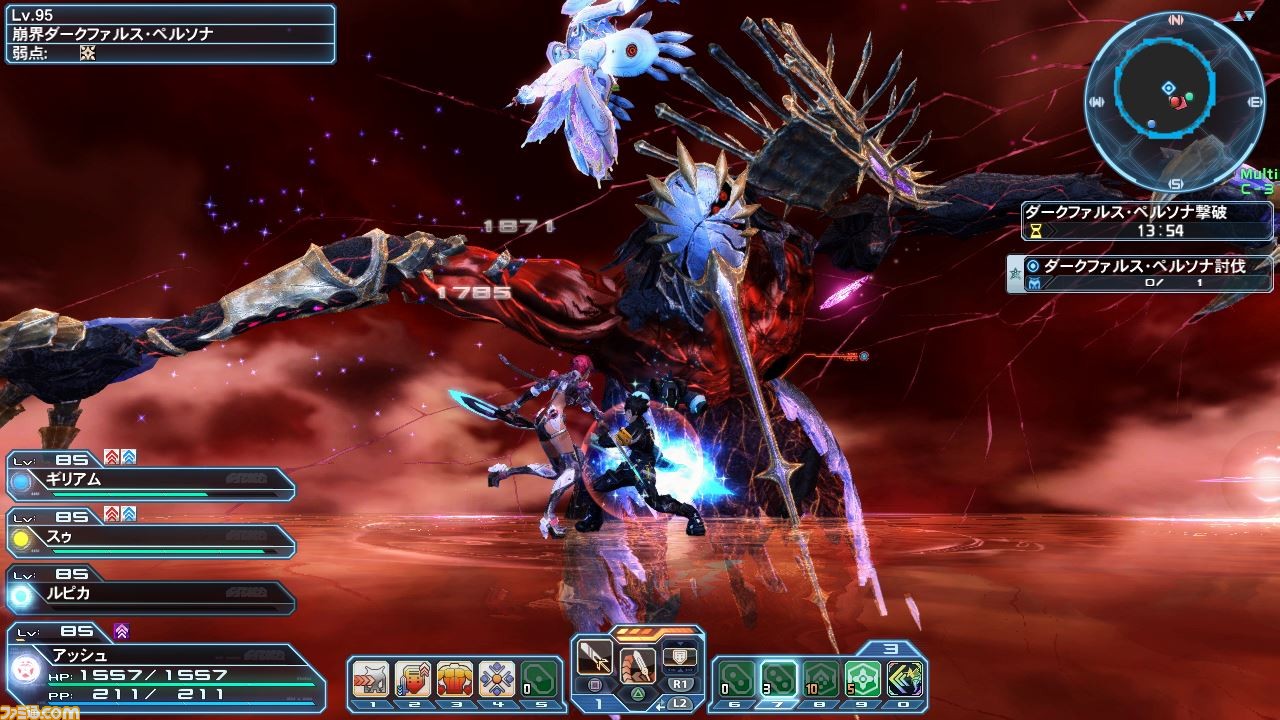Click the photon art icon in the center weapon palette
This screenshot has width=1280, height=720.
point(638,663)
